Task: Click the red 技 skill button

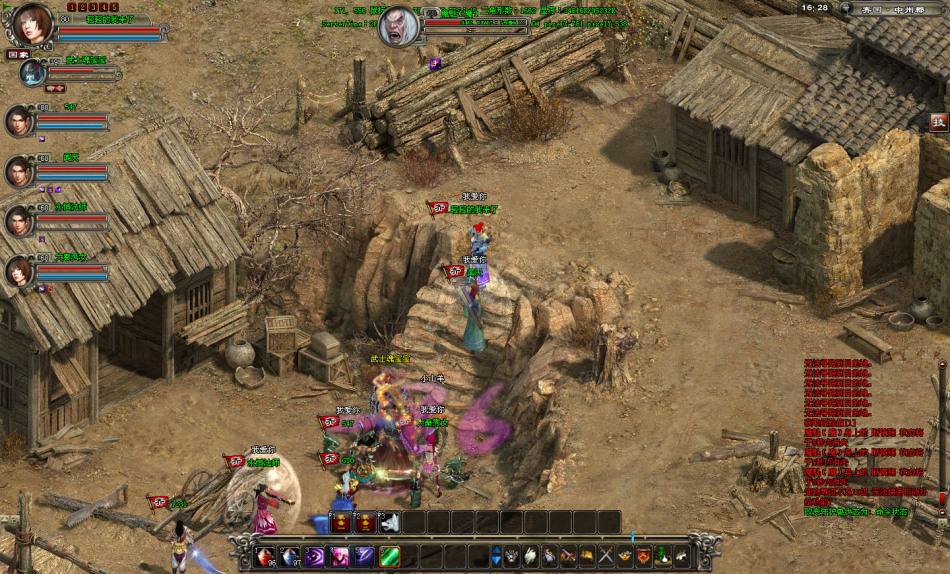Action: [x=938, y=122]
